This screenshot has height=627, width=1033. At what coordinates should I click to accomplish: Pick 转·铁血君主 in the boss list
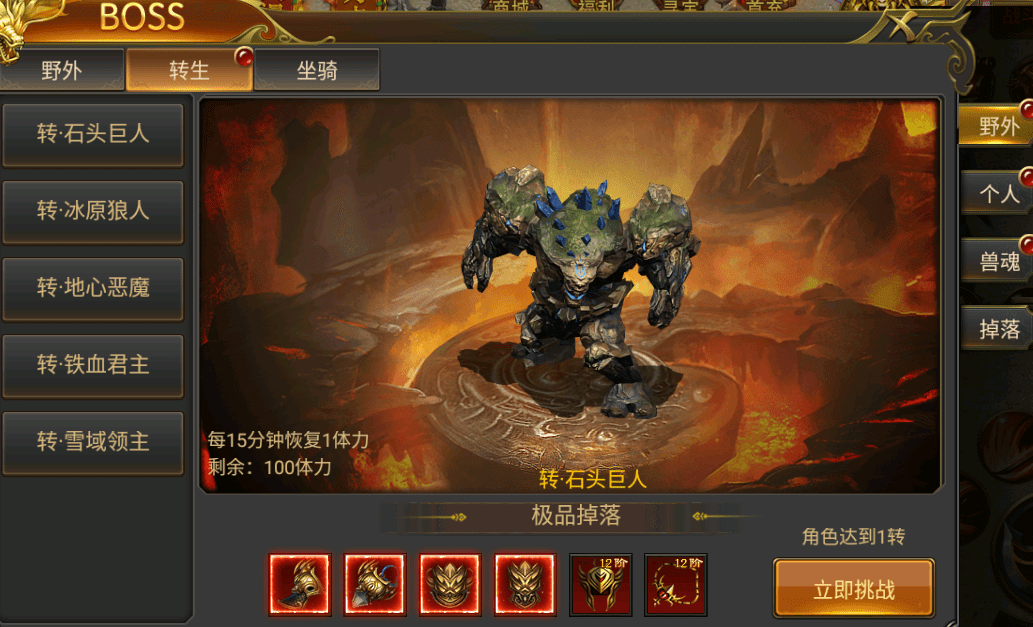93,365
